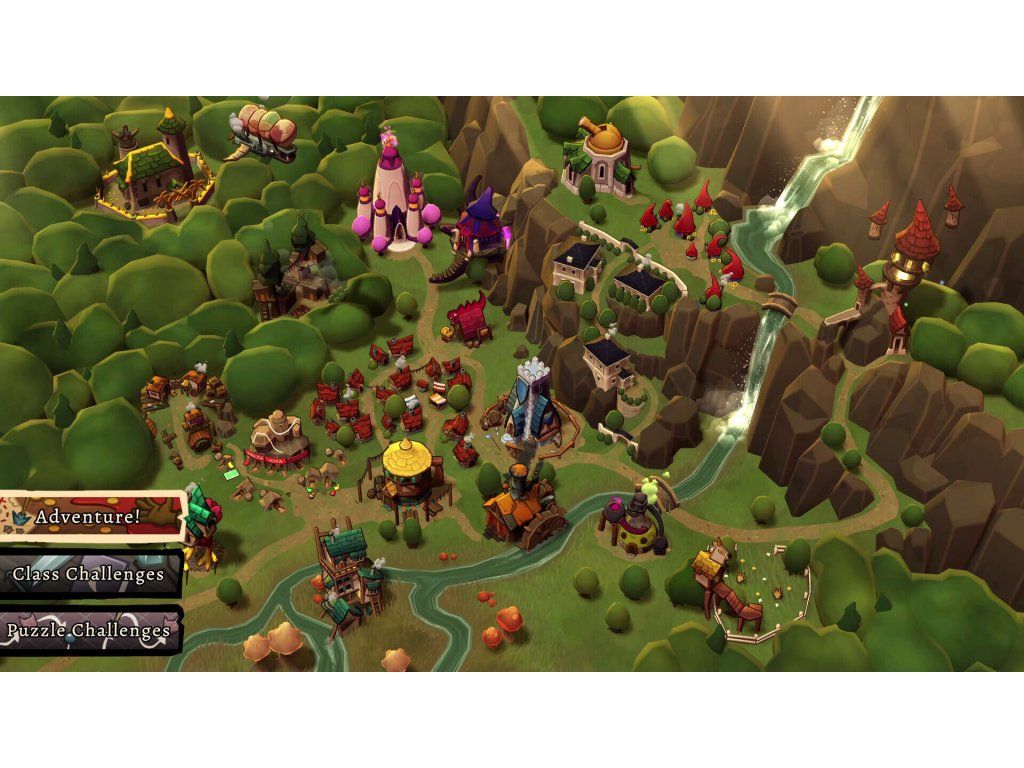Select Puzzle Challenges

tap(88, 631)
